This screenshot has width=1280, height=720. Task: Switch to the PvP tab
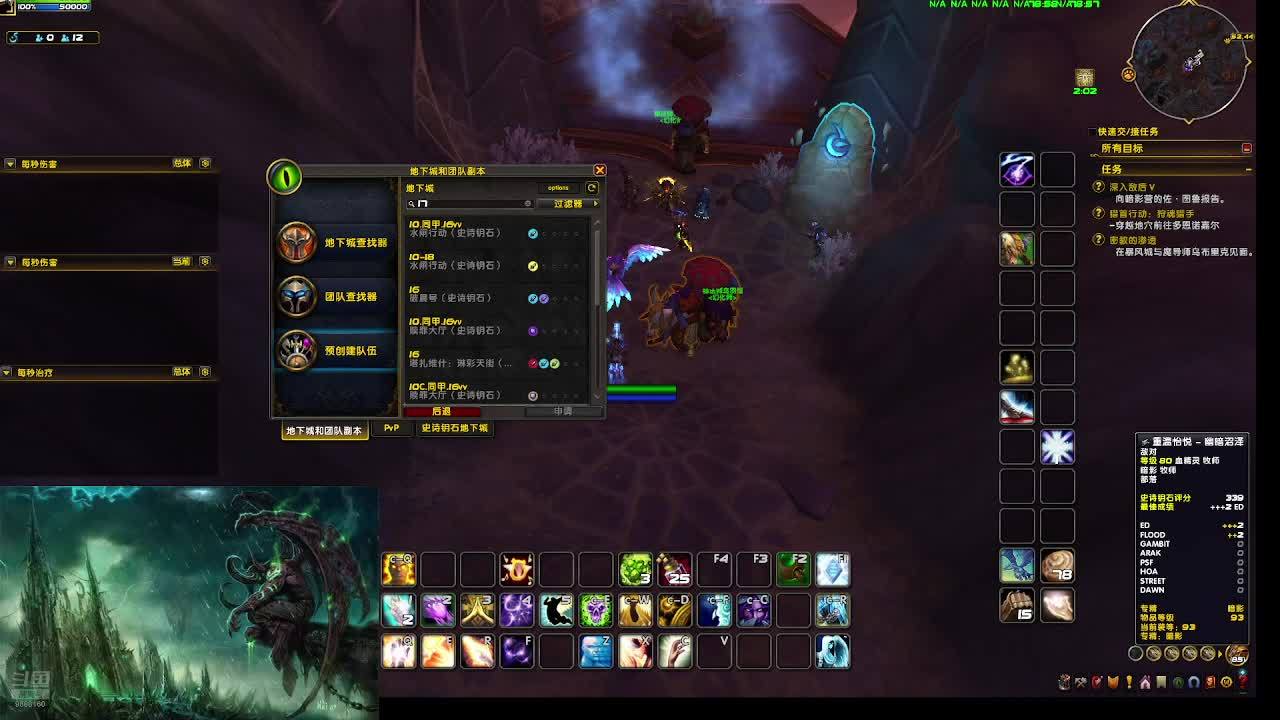point(391,428)
